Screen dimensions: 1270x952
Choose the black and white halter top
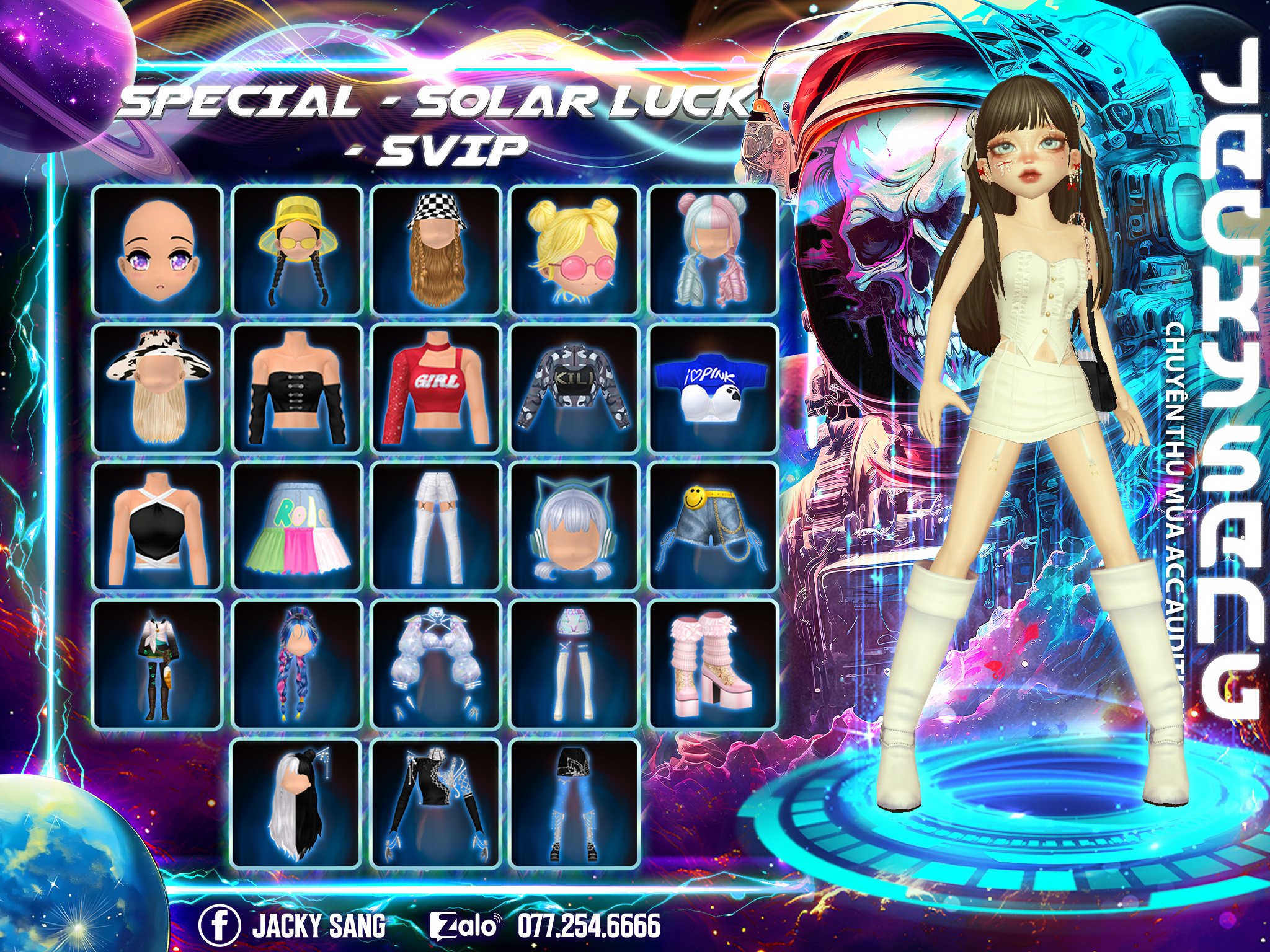pos(158,527)
